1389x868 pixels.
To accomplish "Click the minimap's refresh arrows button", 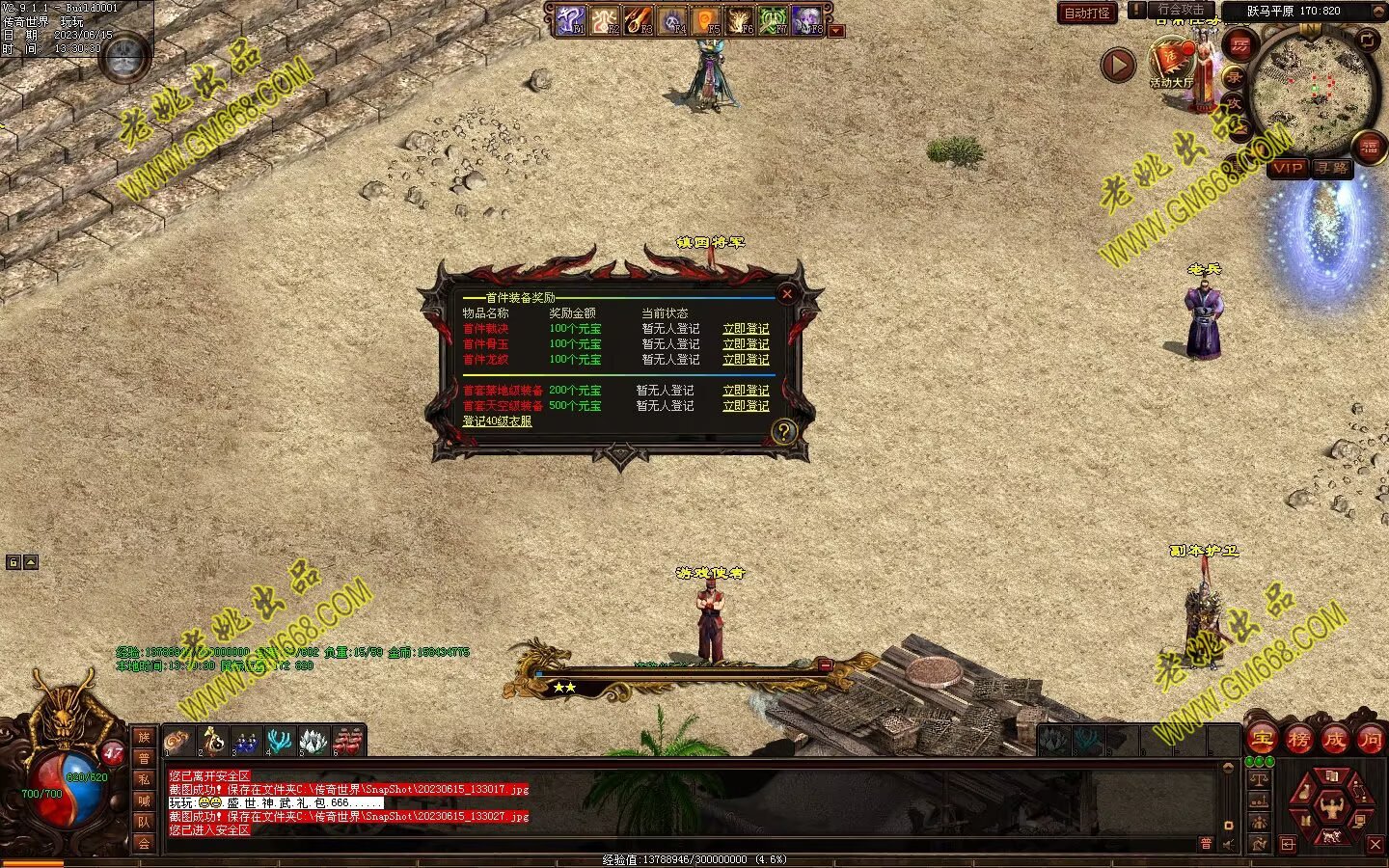I will pyautogui.click(x=1368, y=40).
